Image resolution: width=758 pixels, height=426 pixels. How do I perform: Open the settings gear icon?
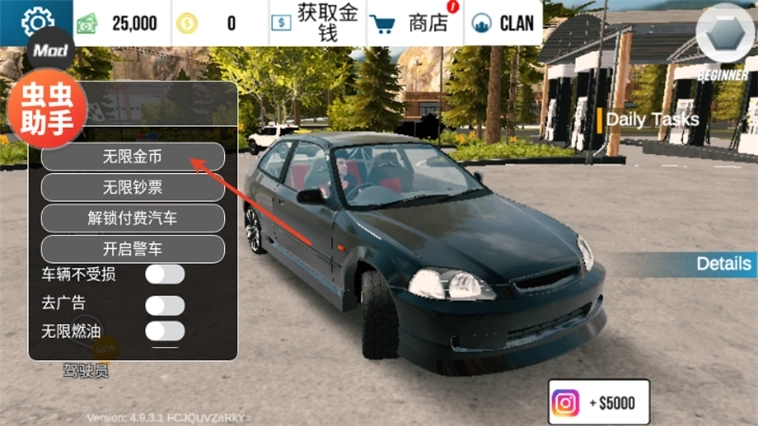click(37, 20)
